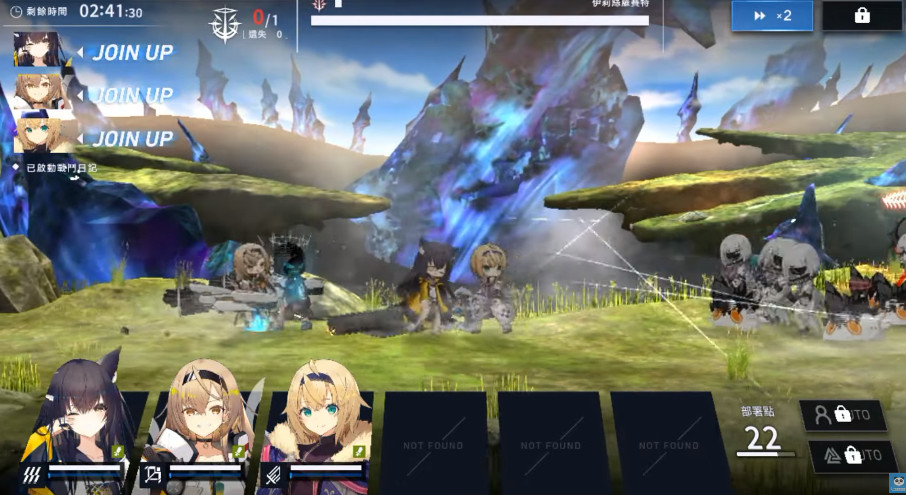906x495 pixels.
Task: Click the locked AUTO button with person icon
Action: [843, 415]
